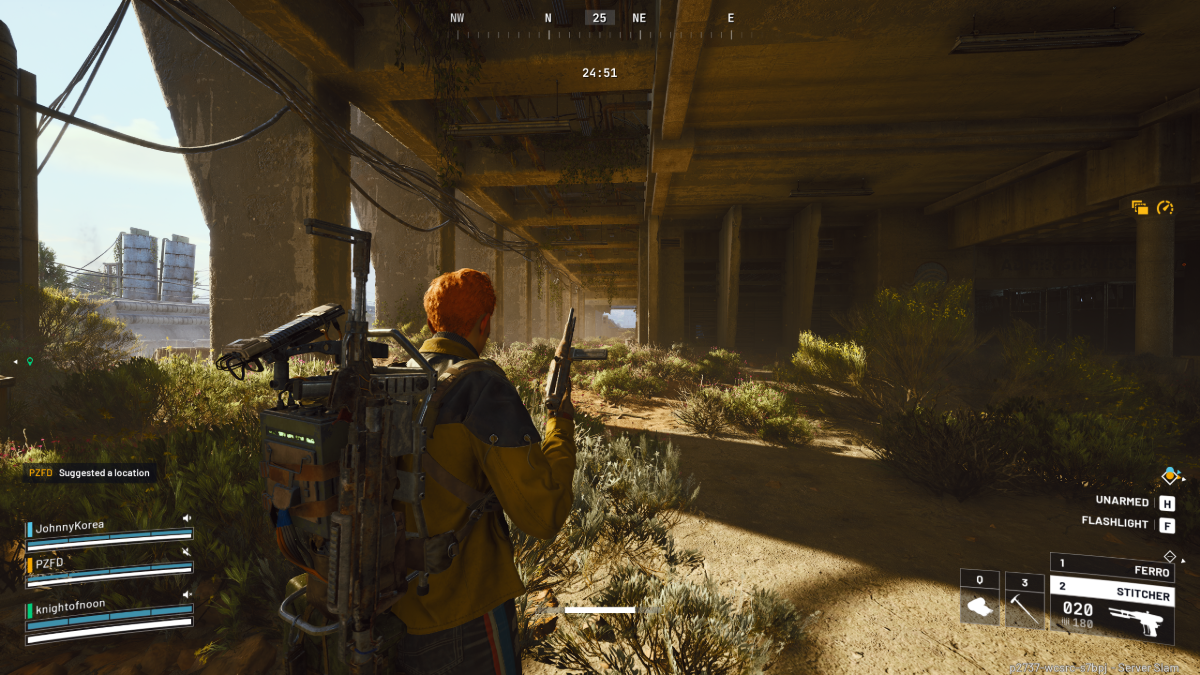Select the consumable slot showing zero items

point(980,599)
